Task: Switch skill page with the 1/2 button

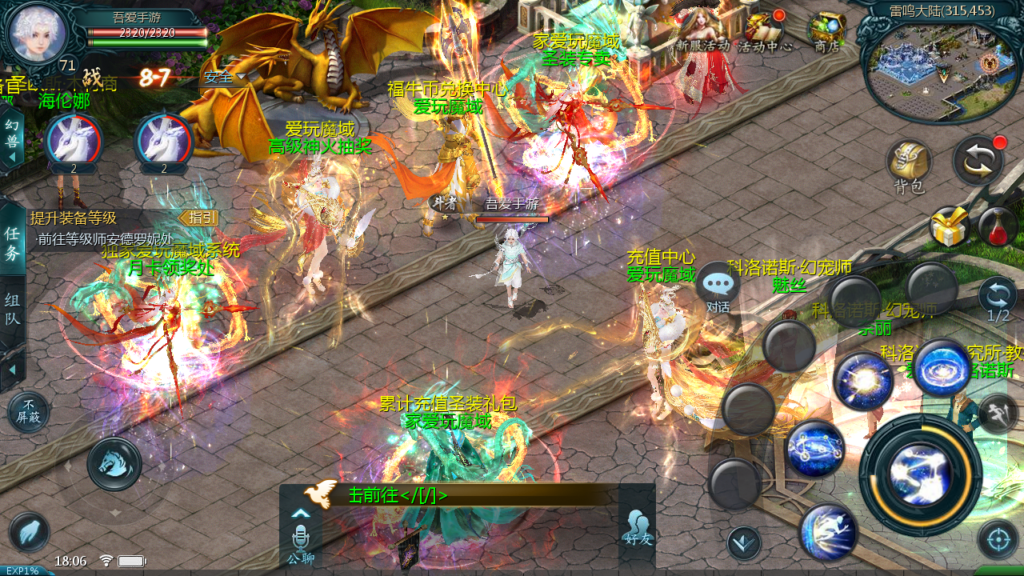Action: coord(996,300)
